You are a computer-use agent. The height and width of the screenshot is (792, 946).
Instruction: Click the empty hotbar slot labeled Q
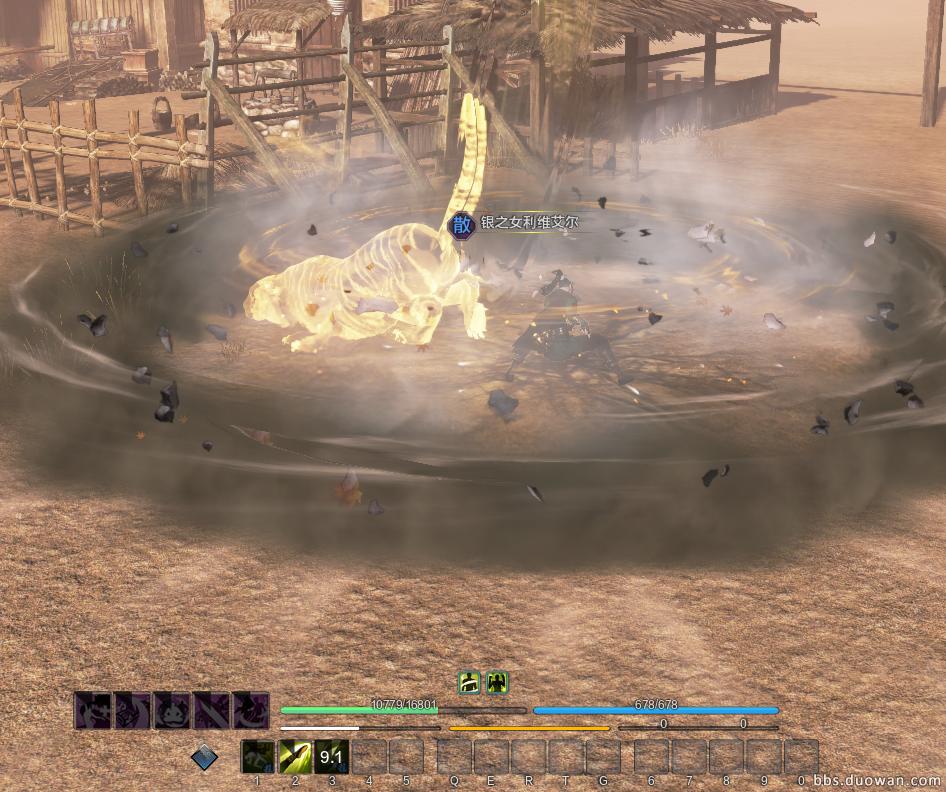coord(454,757)
